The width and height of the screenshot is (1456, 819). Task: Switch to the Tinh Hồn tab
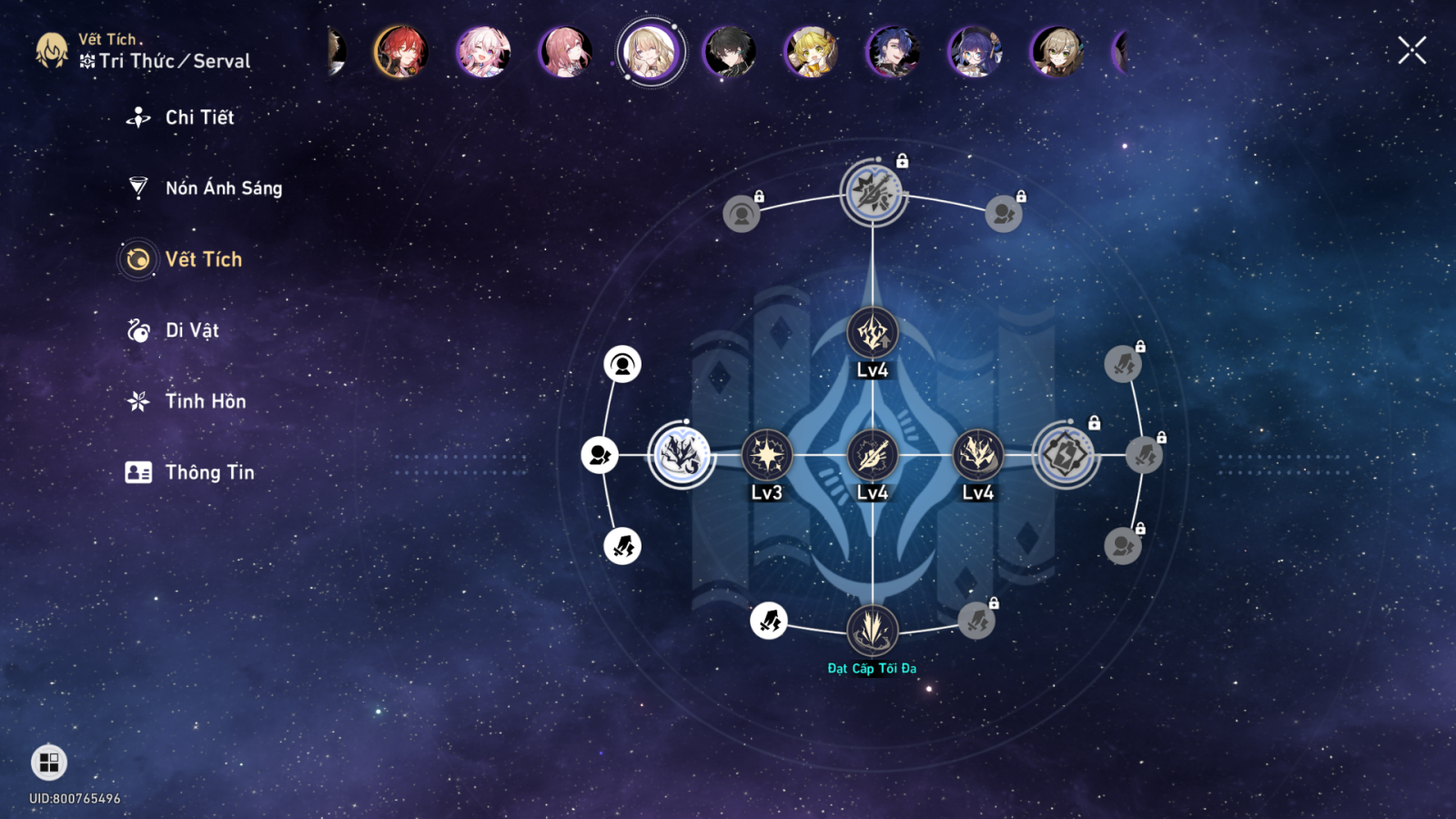click(x=205, y=401)
